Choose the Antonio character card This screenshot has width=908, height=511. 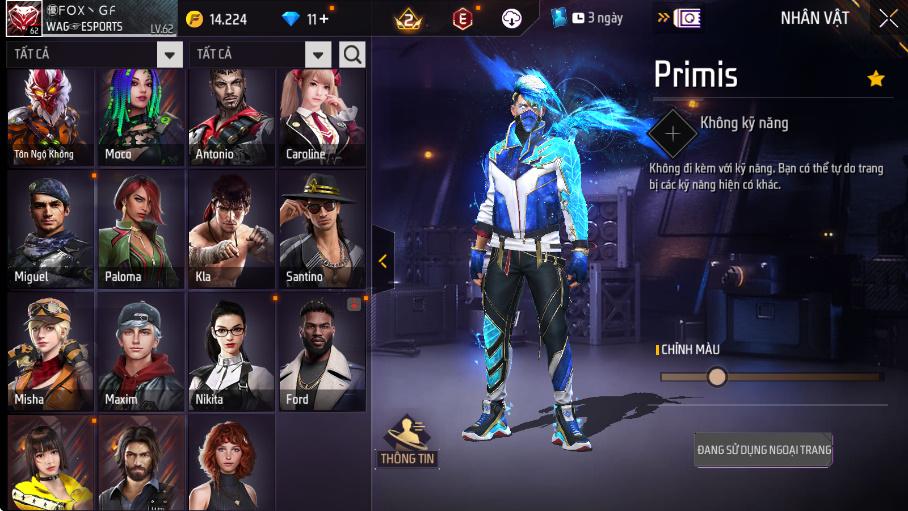coord(231,117)
